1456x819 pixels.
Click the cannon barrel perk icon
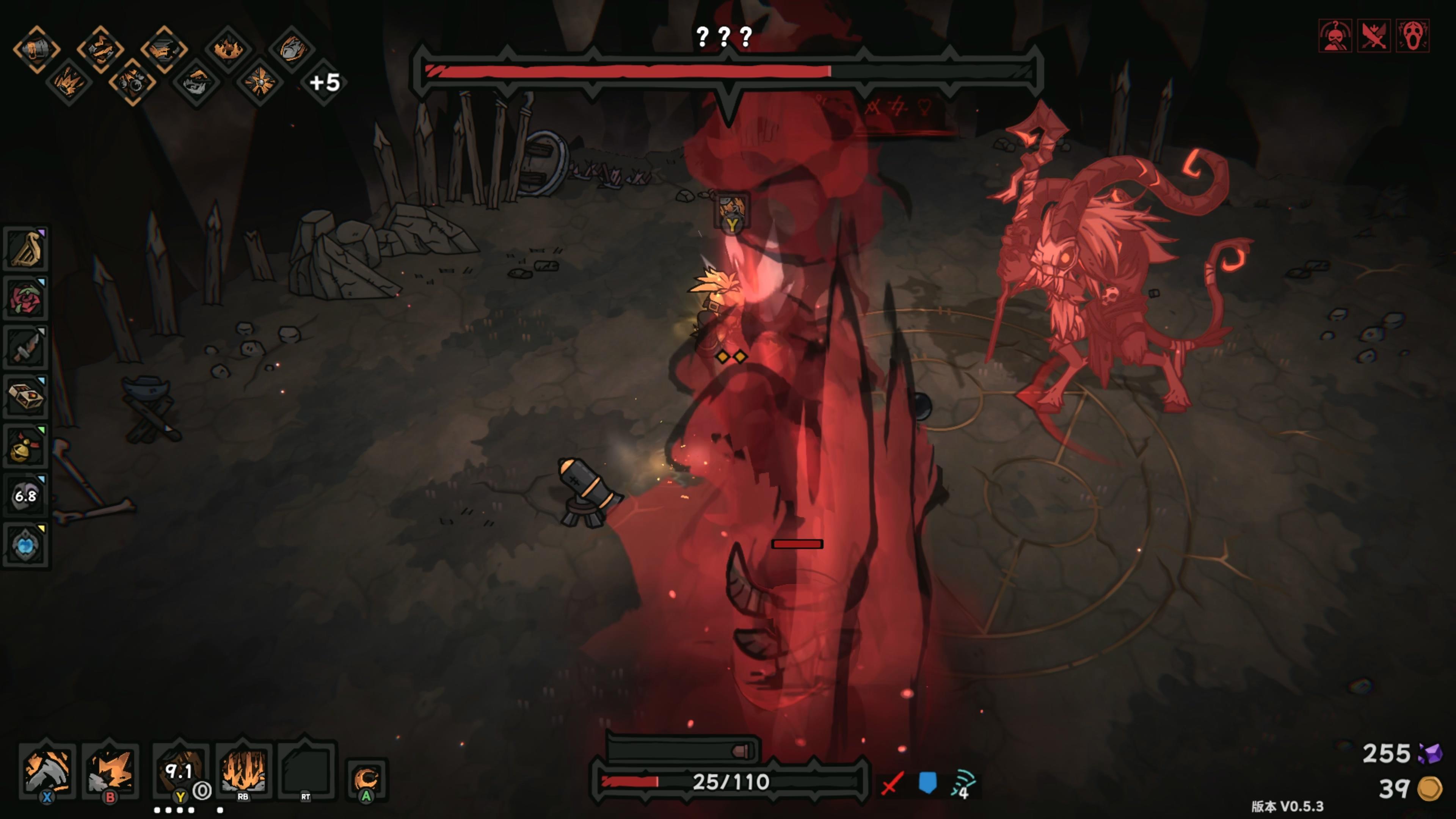click(37, 49)
